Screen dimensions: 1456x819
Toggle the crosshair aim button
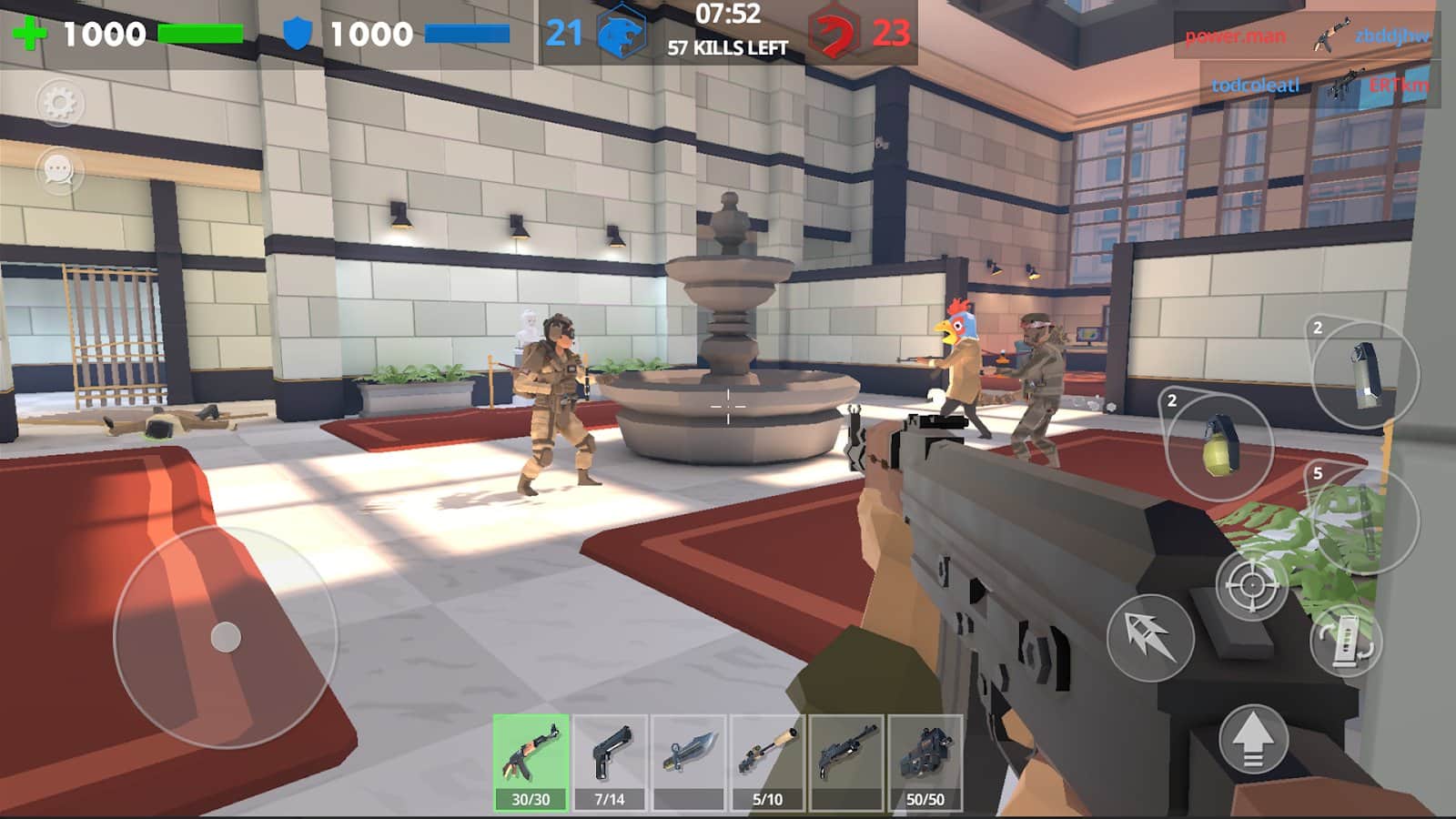[1251, 585]
